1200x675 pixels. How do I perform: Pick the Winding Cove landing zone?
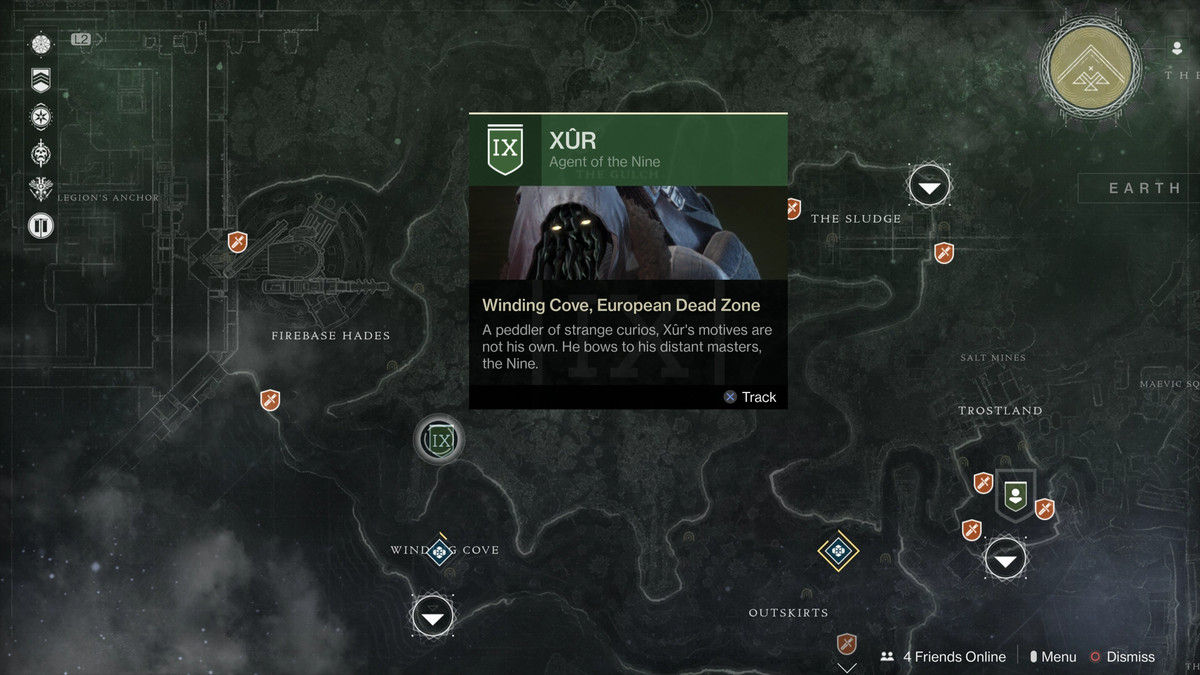tap(432, 616)
